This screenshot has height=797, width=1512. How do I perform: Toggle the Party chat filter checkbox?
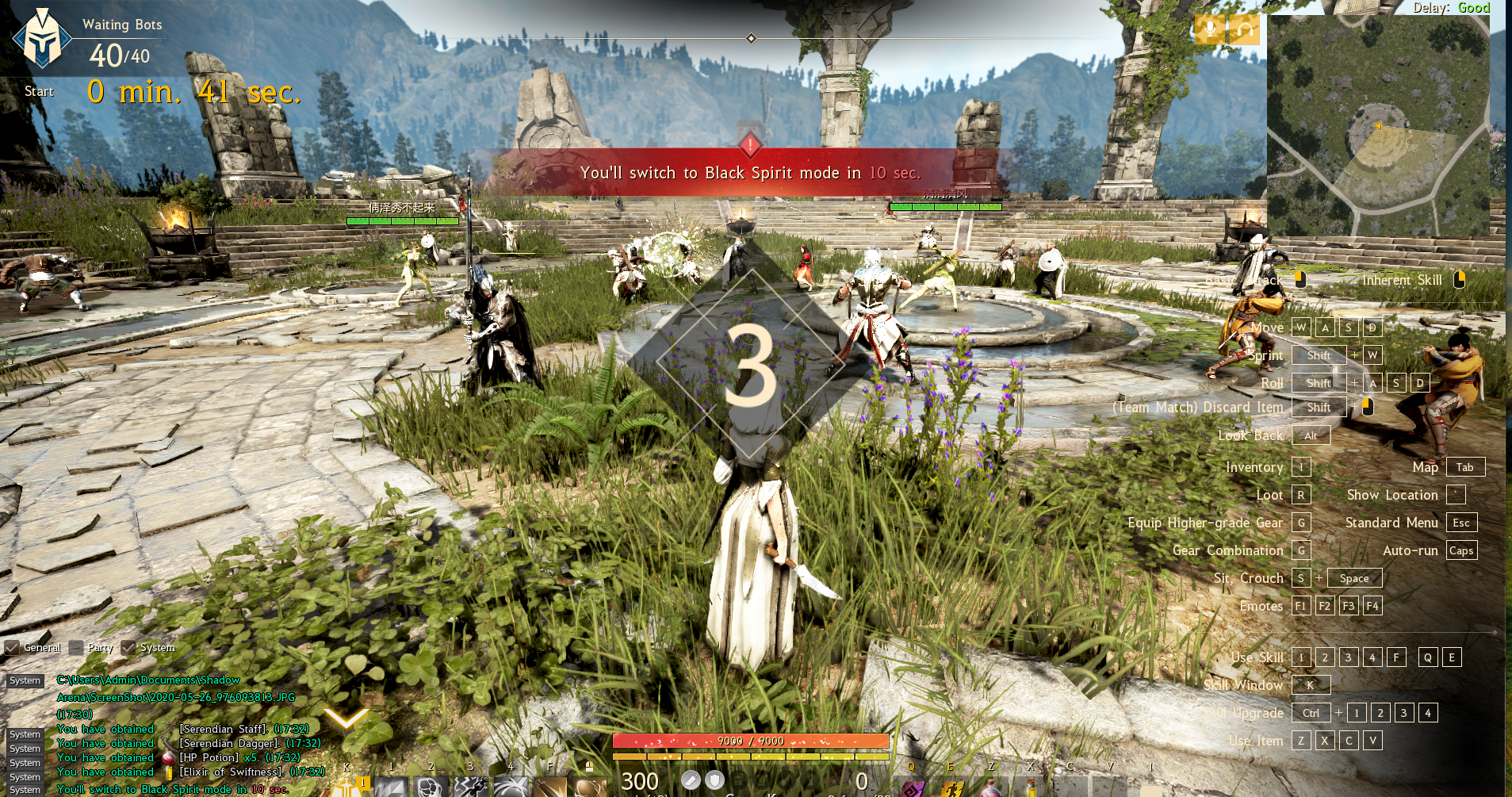click(x=76, y=648)
